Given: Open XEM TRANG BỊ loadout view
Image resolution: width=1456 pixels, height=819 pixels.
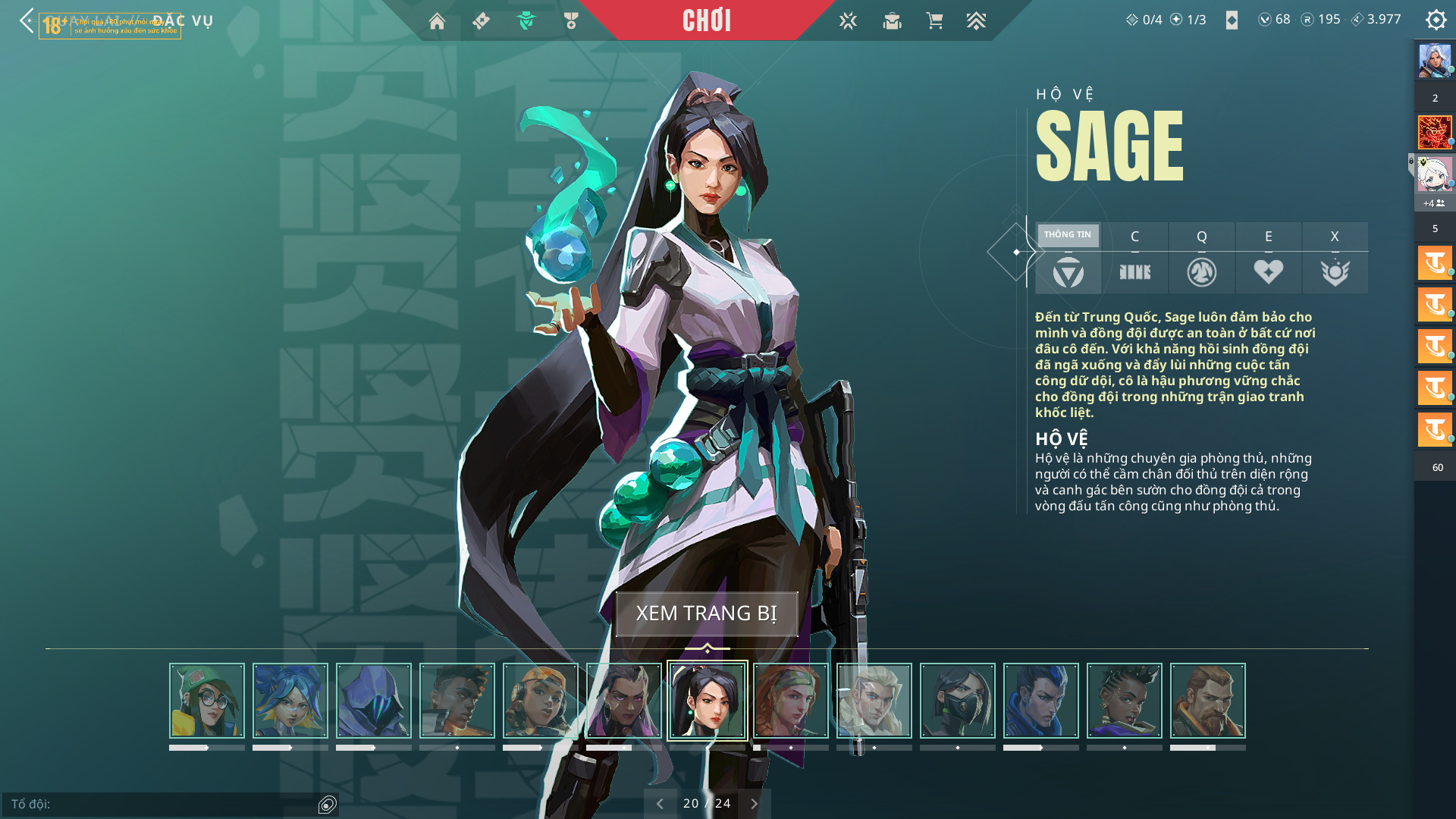Looking at the screenshot, I should (706, 613).
